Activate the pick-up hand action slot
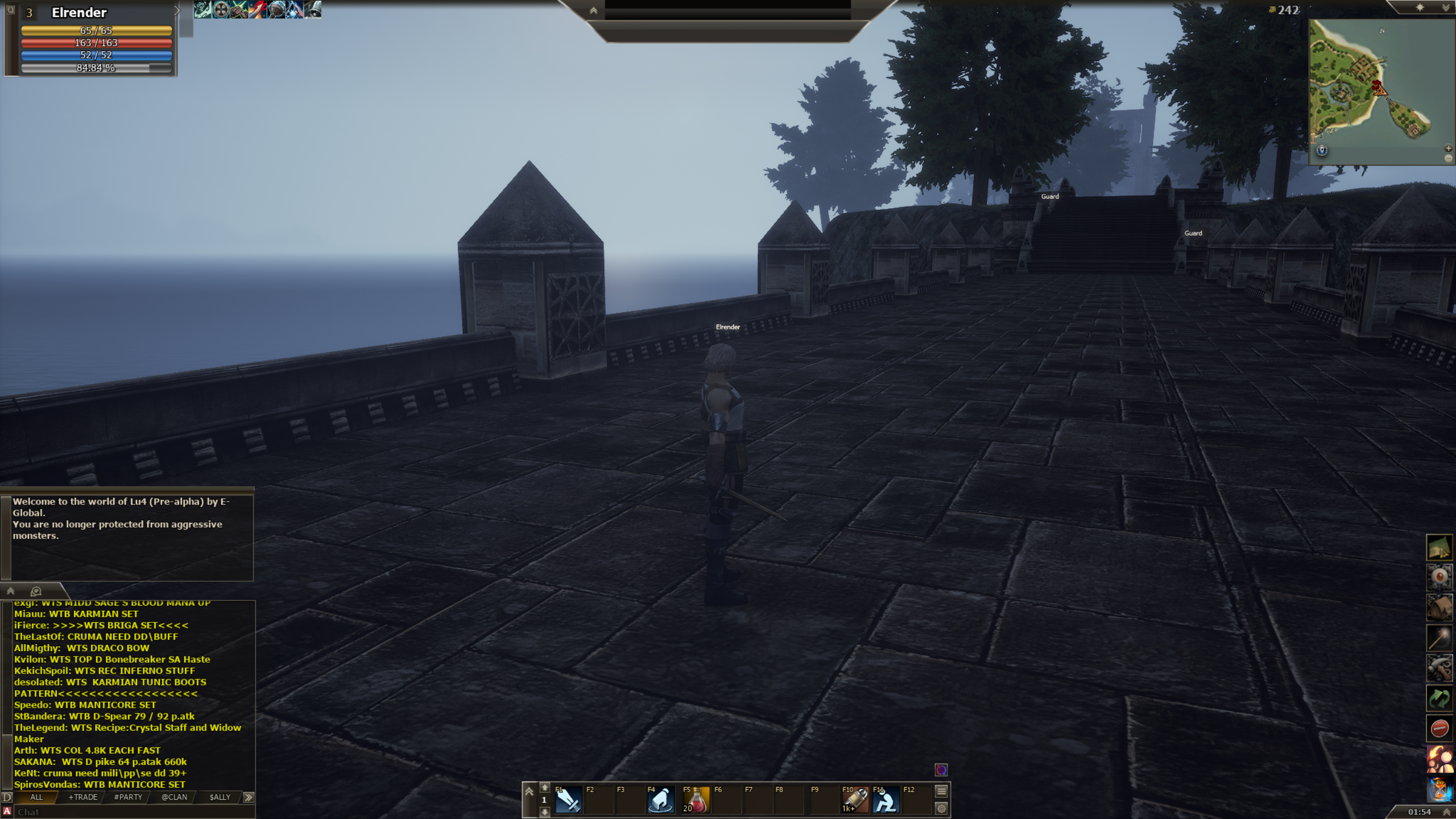Image resolution: width=1456 pixels, height=819 pixels. tap(660, 800)
